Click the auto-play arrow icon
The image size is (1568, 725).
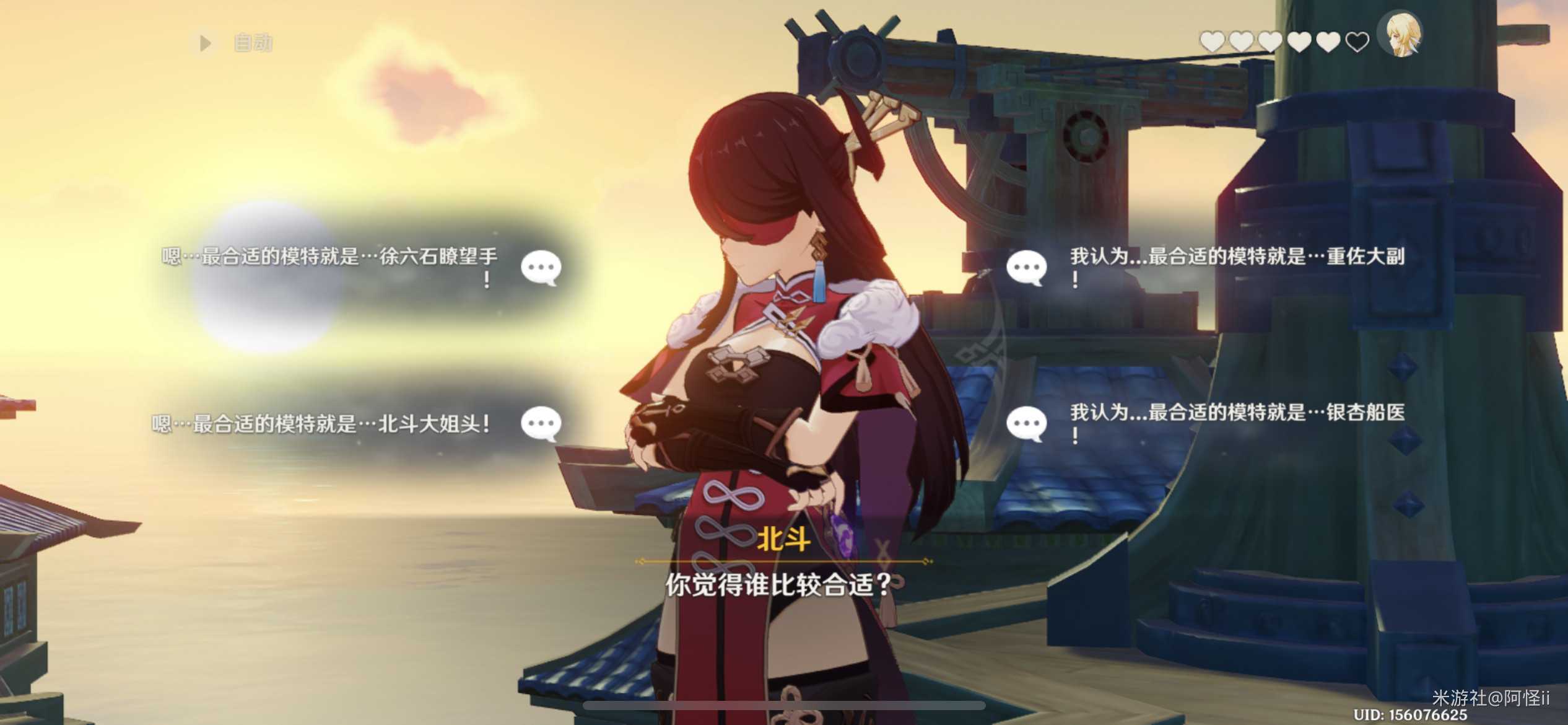204,42
